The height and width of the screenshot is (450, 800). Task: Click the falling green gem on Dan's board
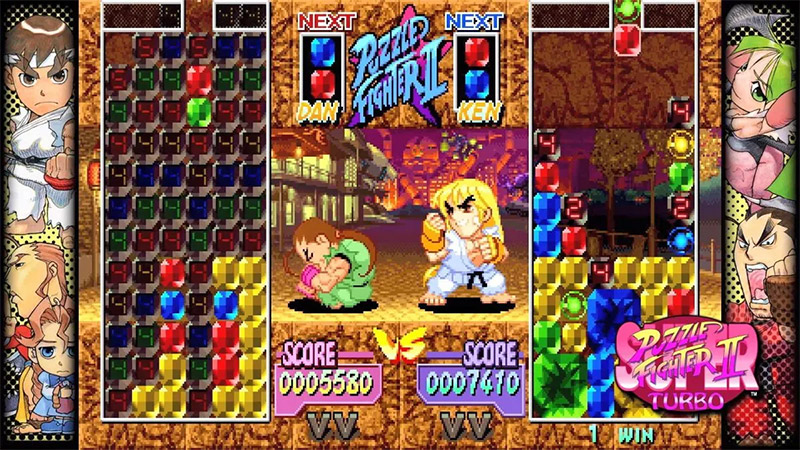(199, 109)
